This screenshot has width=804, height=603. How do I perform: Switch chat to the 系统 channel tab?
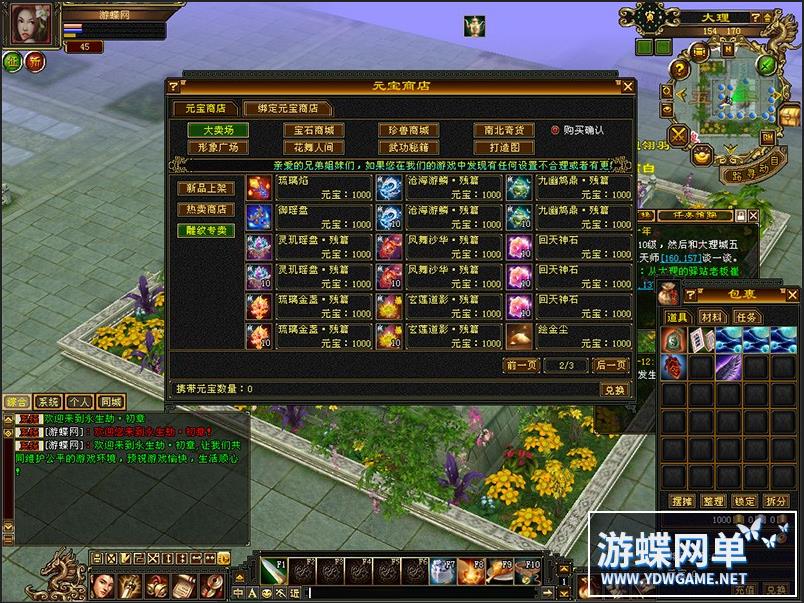coord(48,402)
